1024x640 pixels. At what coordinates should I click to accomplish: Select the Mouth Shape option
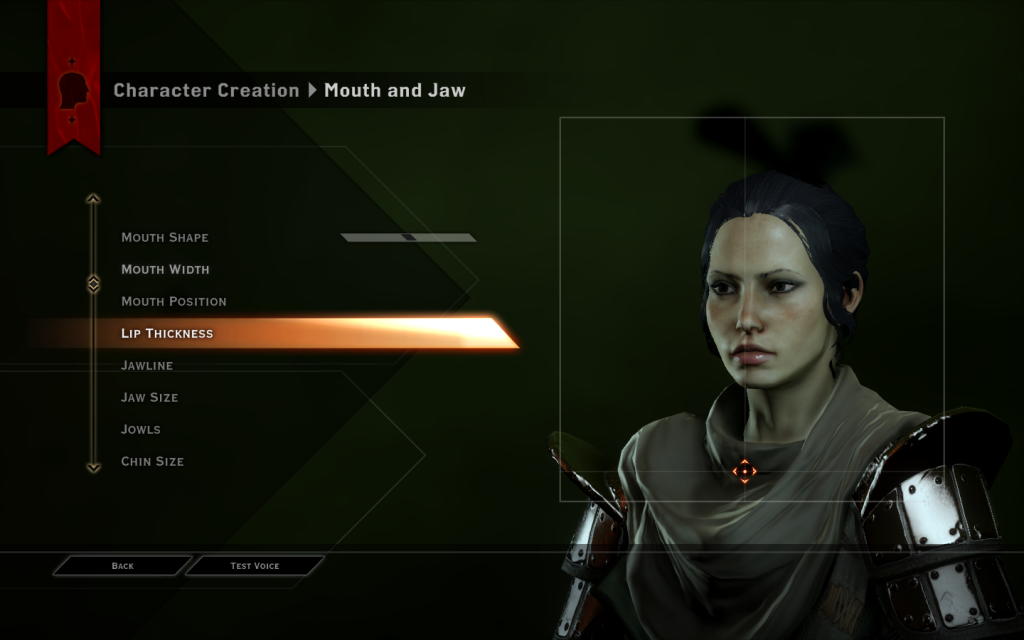coord(165,238)
